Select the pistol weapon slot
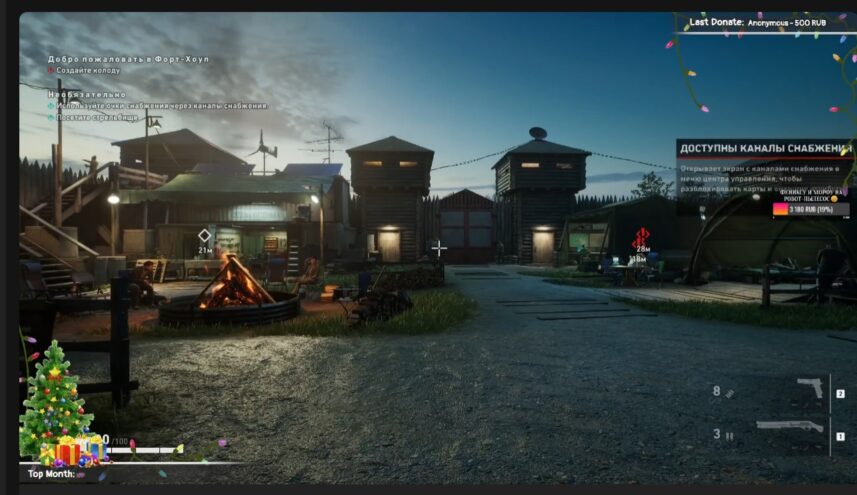This screenshot has height=495, width=857. click(x=809, y=390)
